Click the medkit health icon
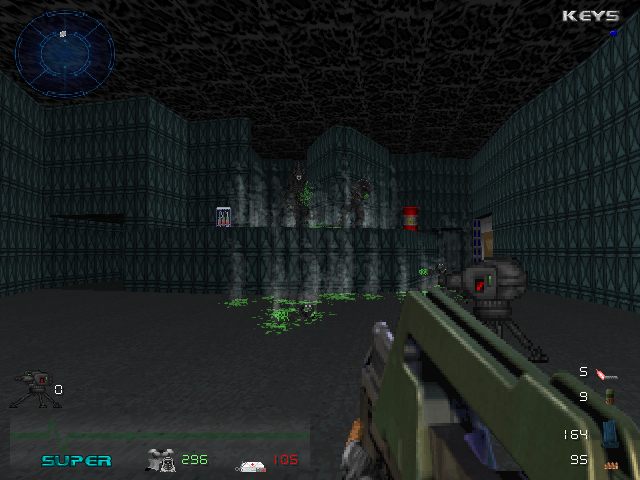The height and width of the screenshot is (480, 640). coord(251,464)
